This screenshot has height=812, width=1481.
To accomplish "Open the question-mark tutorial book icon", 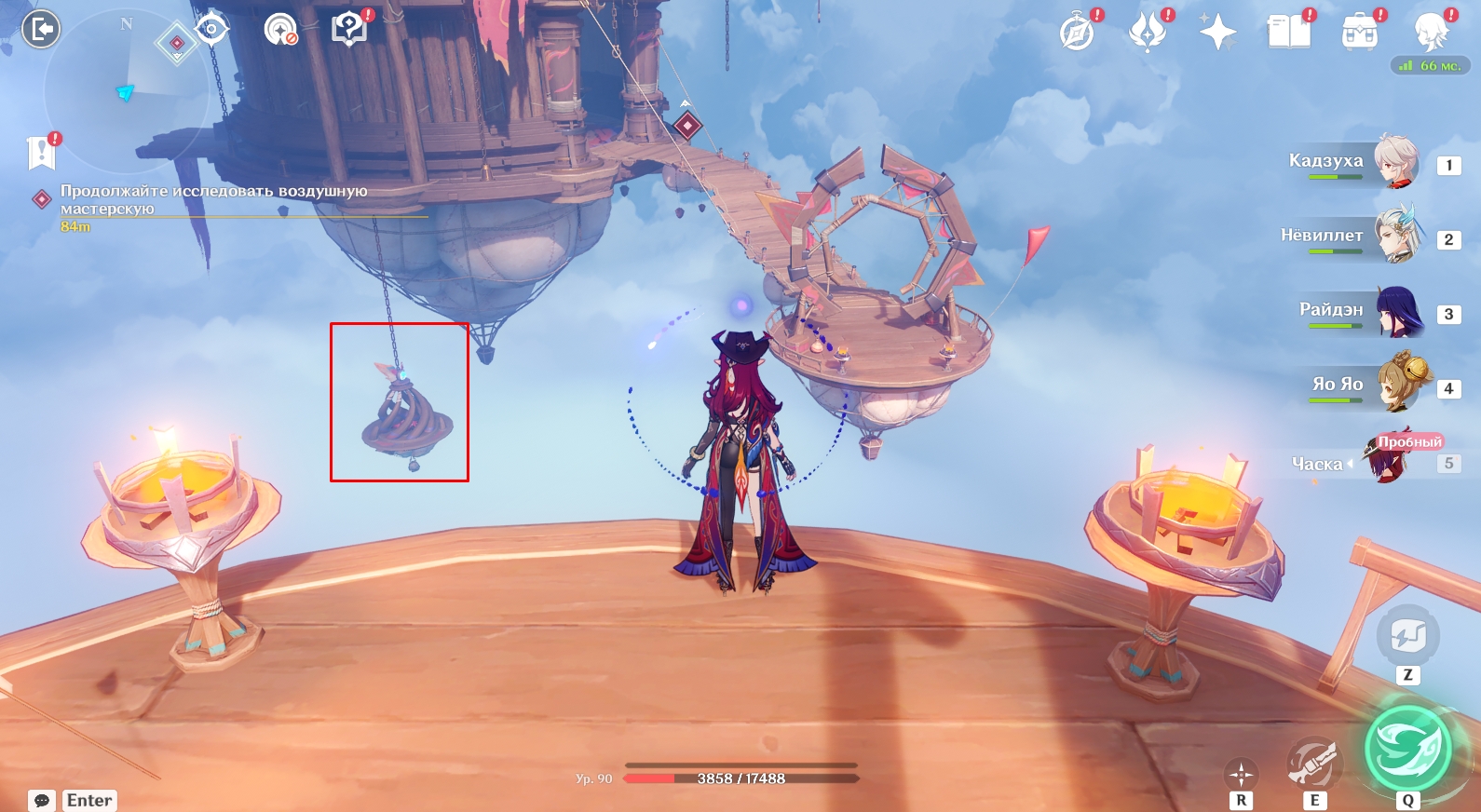I will tap(349, 29).
